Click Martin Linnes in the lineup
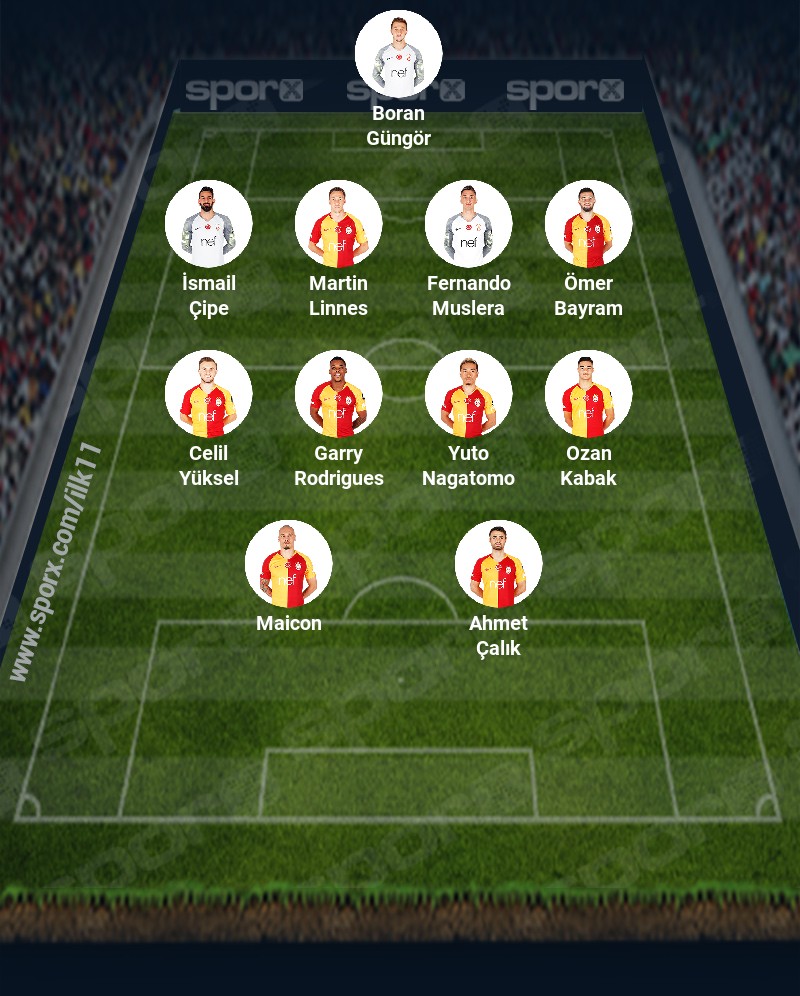800x996 pixels. tap(338, 224)
